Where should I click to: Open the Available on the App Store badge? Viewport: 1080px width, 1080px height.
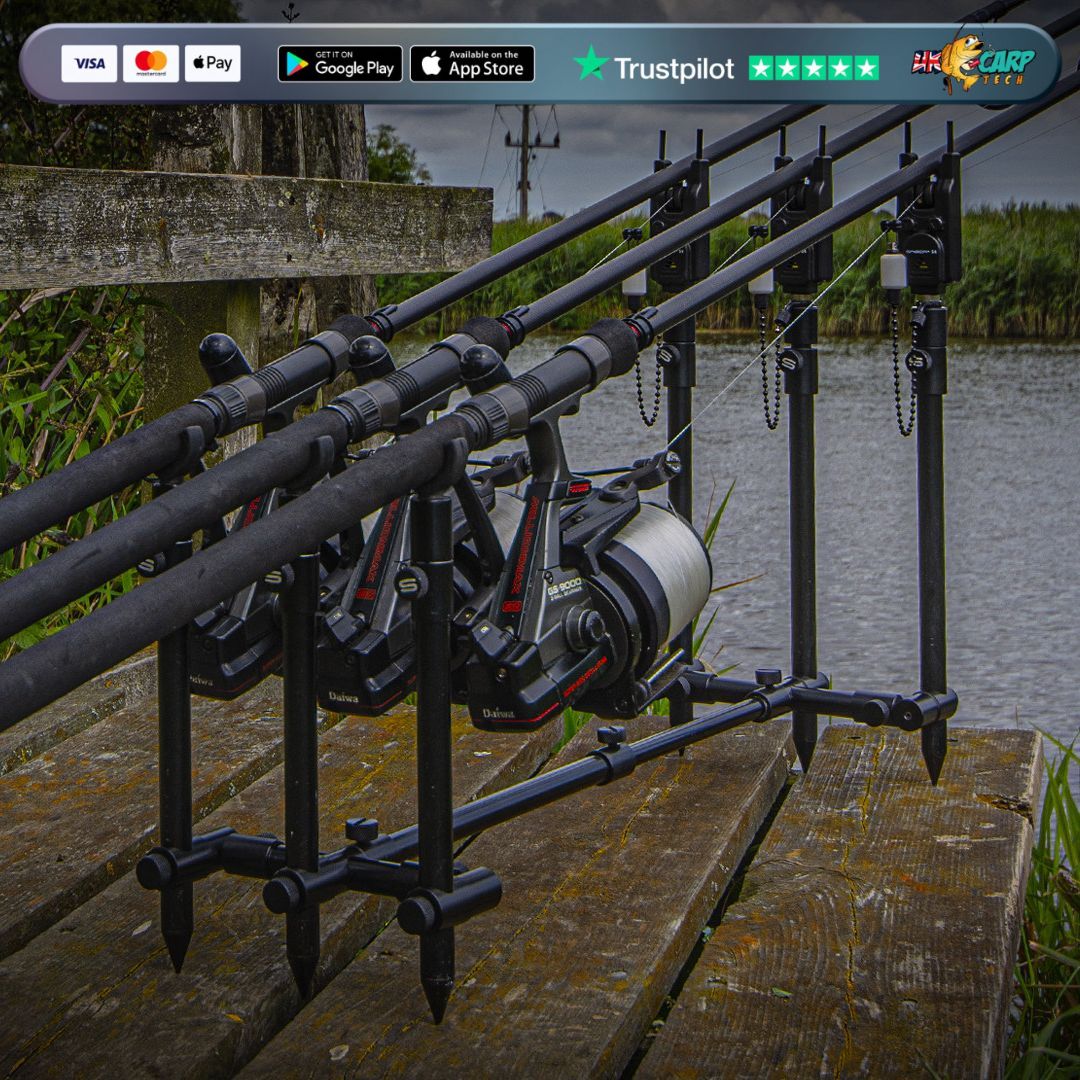point(472,64)
